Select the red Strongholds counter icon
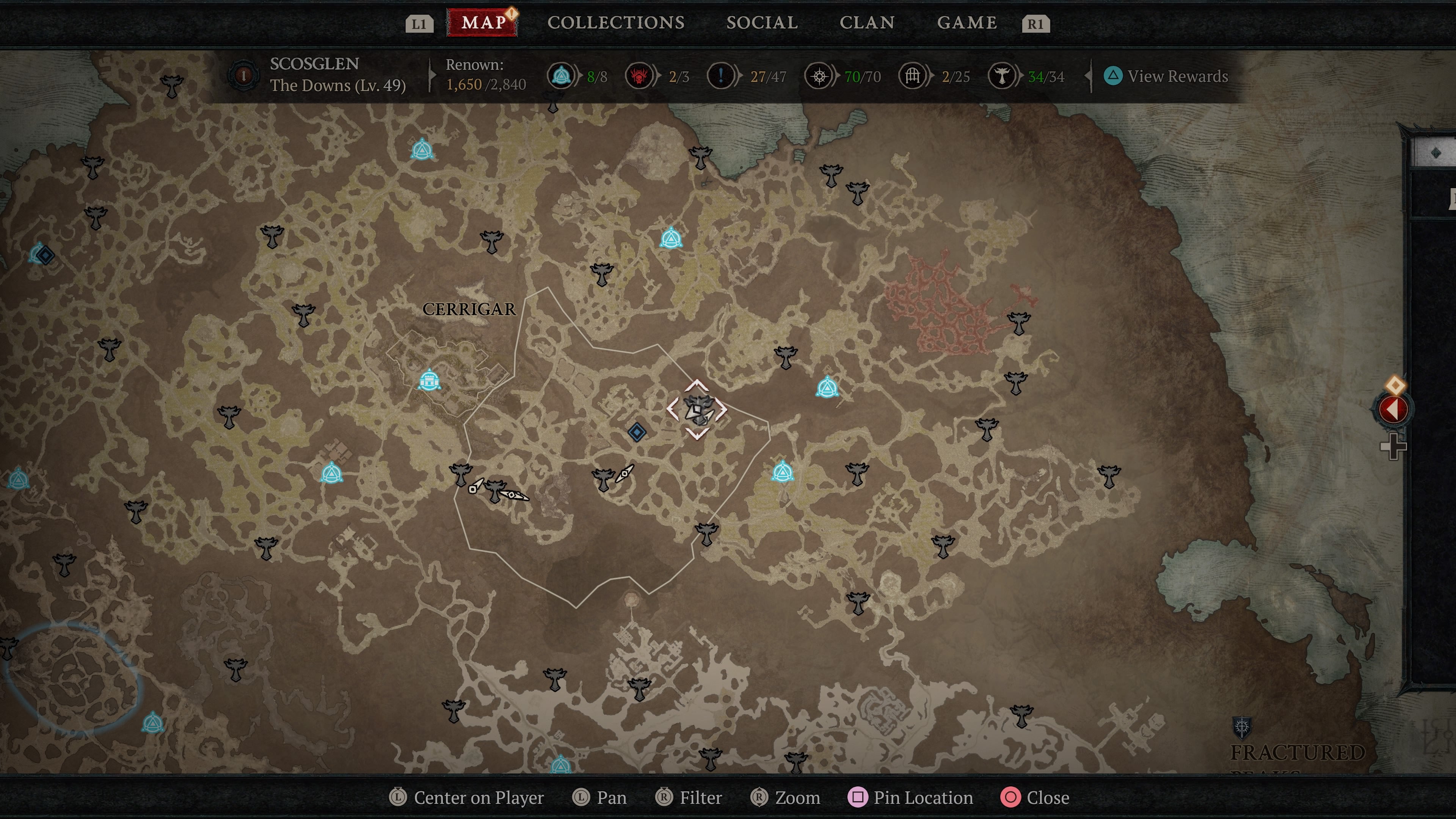Screen dimensions: 1456x819 click(x=640, y=76)
